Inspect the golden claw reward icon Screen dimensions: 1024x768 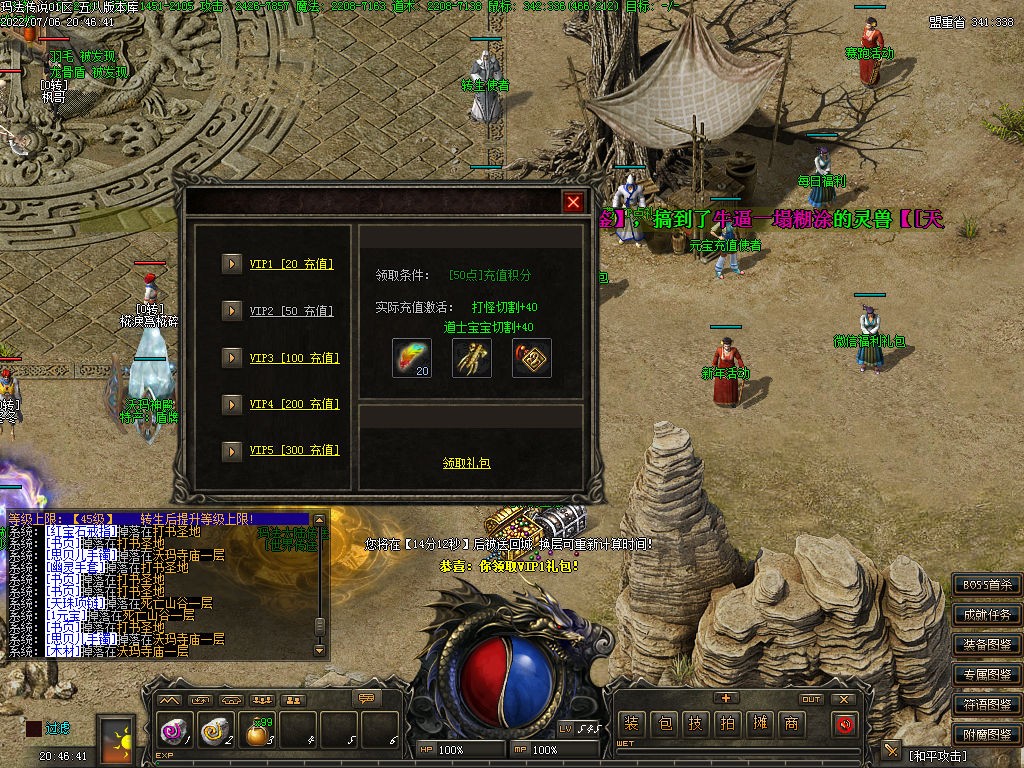tap(472, 358)
